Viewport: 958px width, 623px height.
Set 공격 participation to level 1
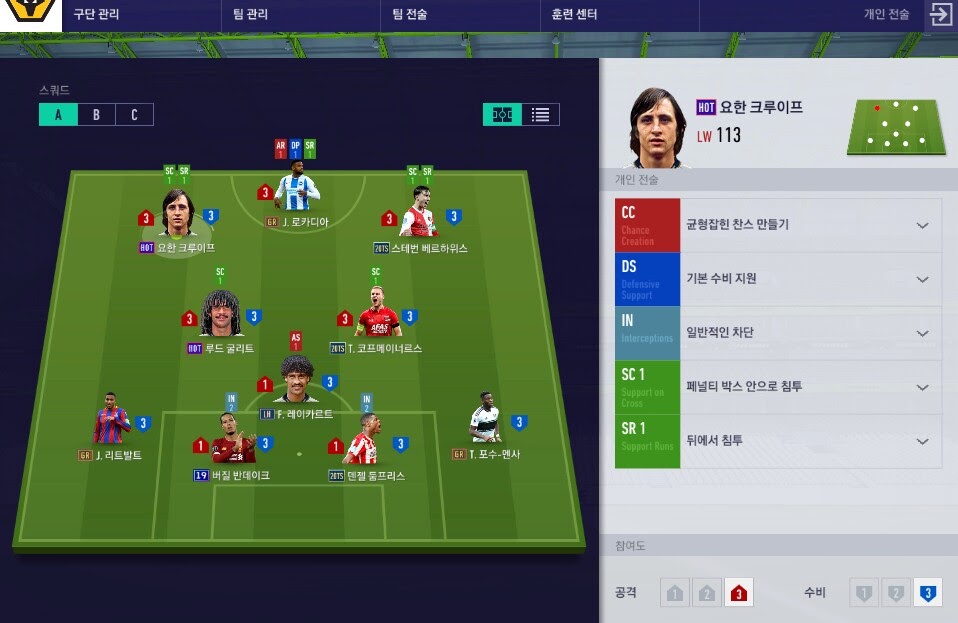click(x=675, y=594)
